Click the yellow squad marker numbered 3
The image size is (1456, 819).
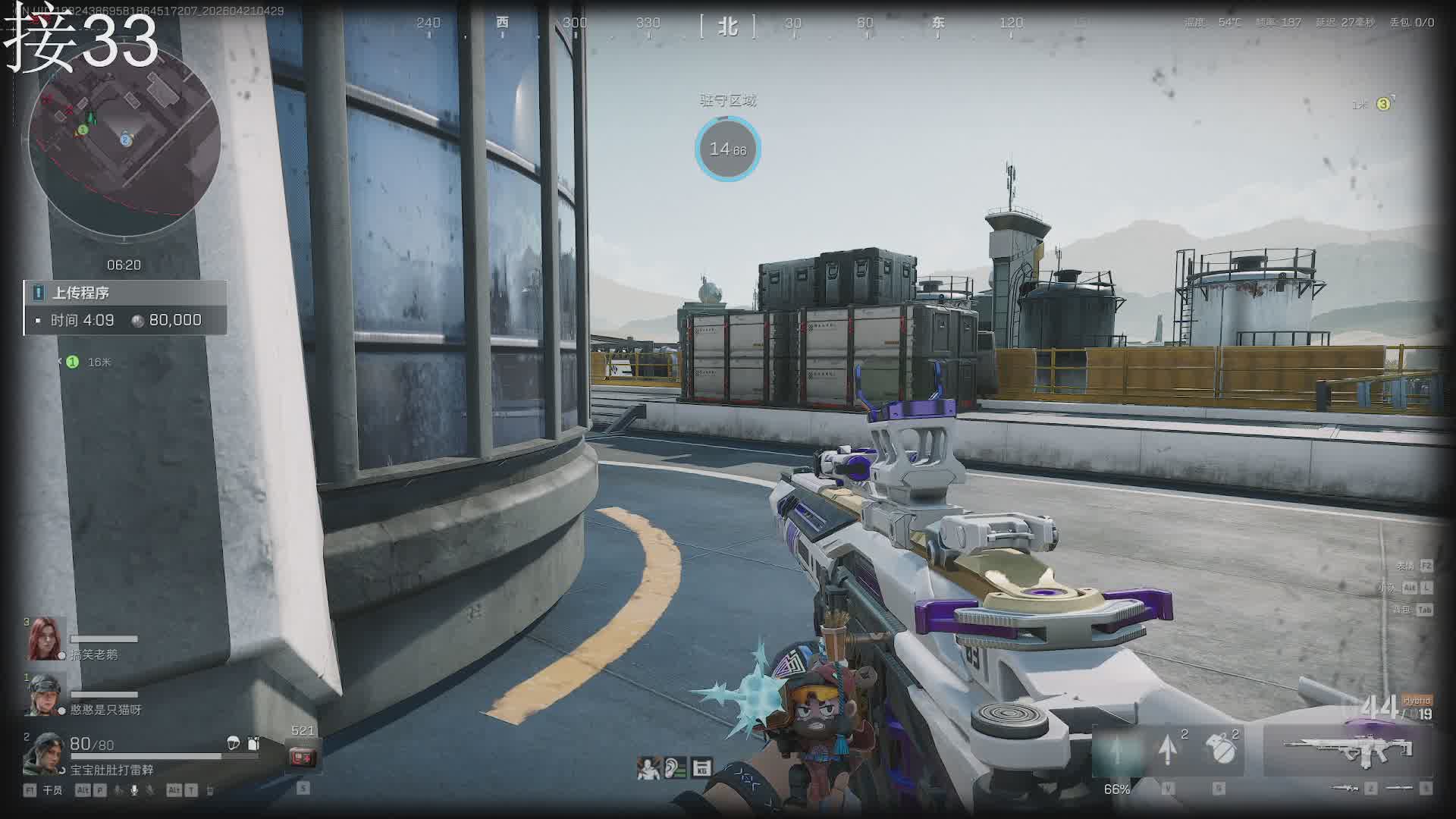[1383, 104]
